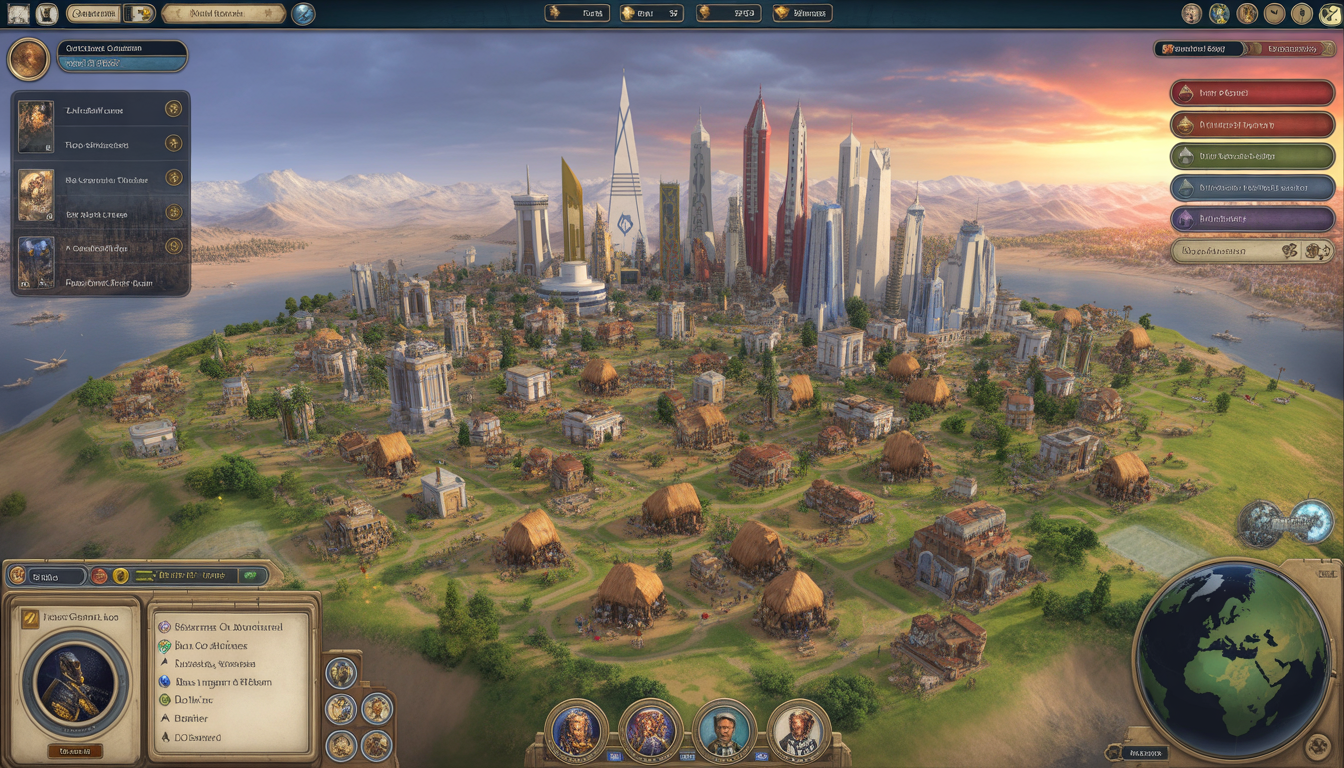Select the leftmost leader portrait at bottom center
The width and height of the screenshot is (1344, 768).
point(576,731)
